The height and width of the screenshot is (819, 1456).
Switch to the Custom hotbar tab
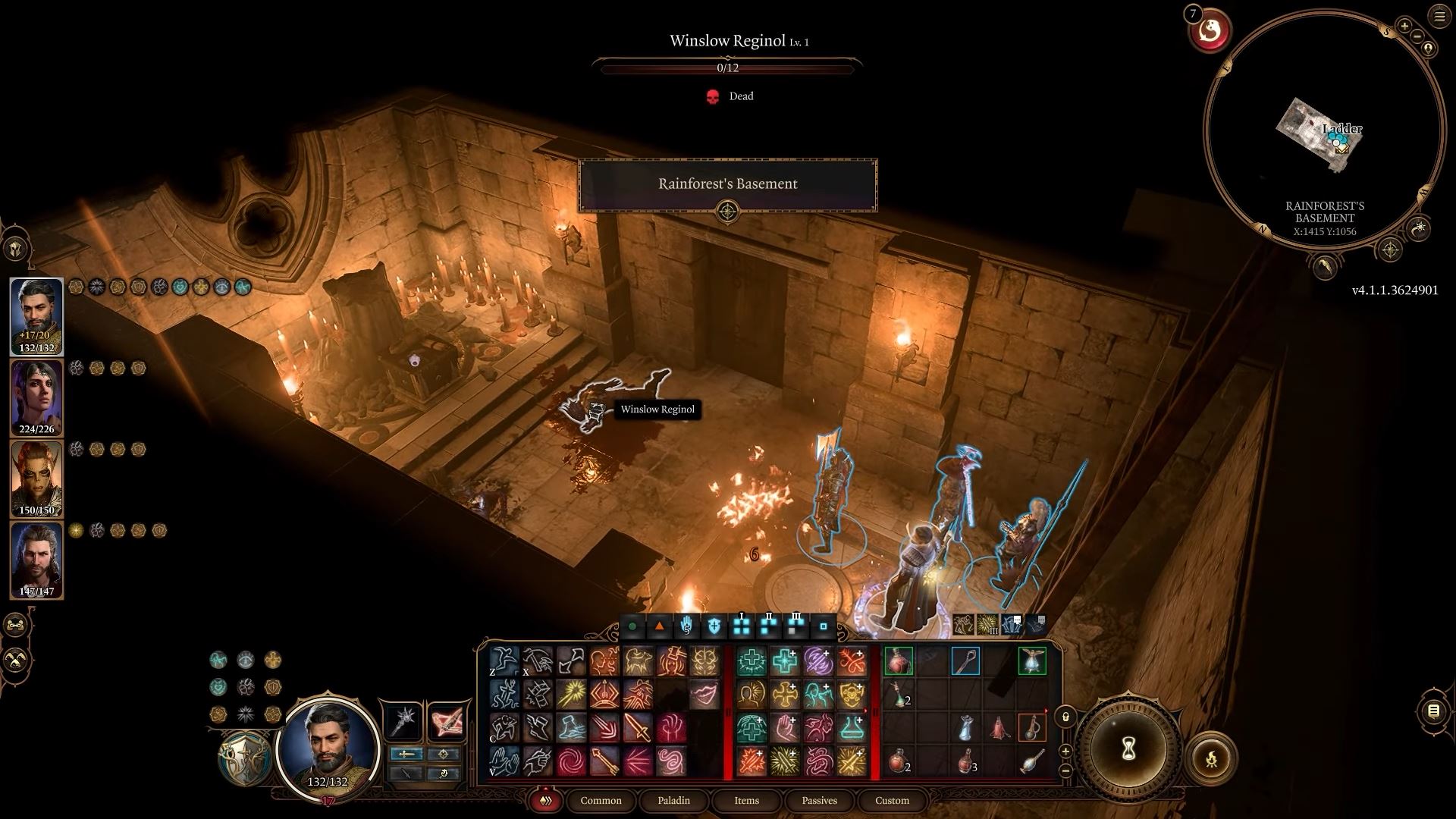(892, 800)
